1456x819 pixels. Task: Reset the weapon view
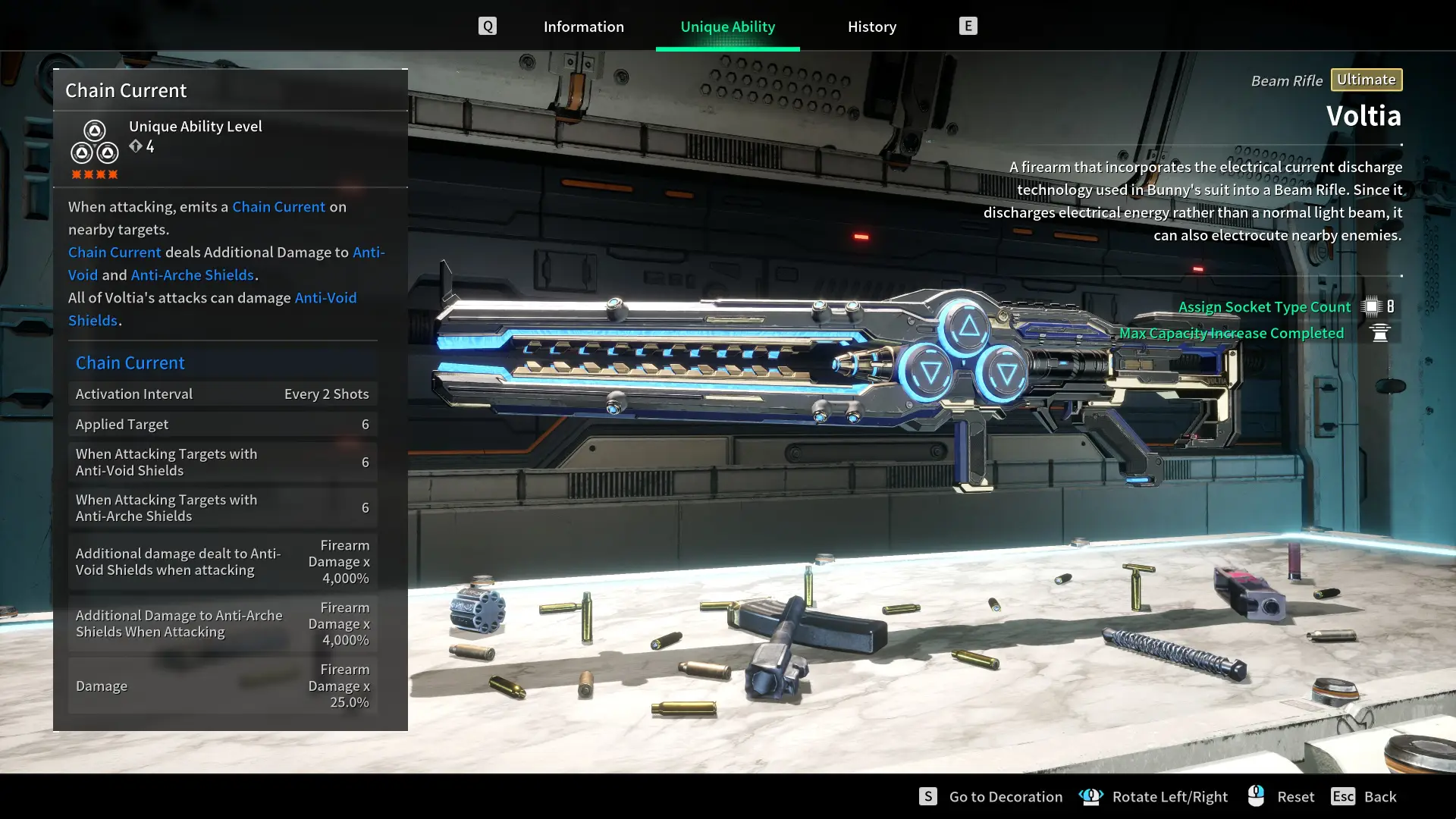tap(1294, 796)
